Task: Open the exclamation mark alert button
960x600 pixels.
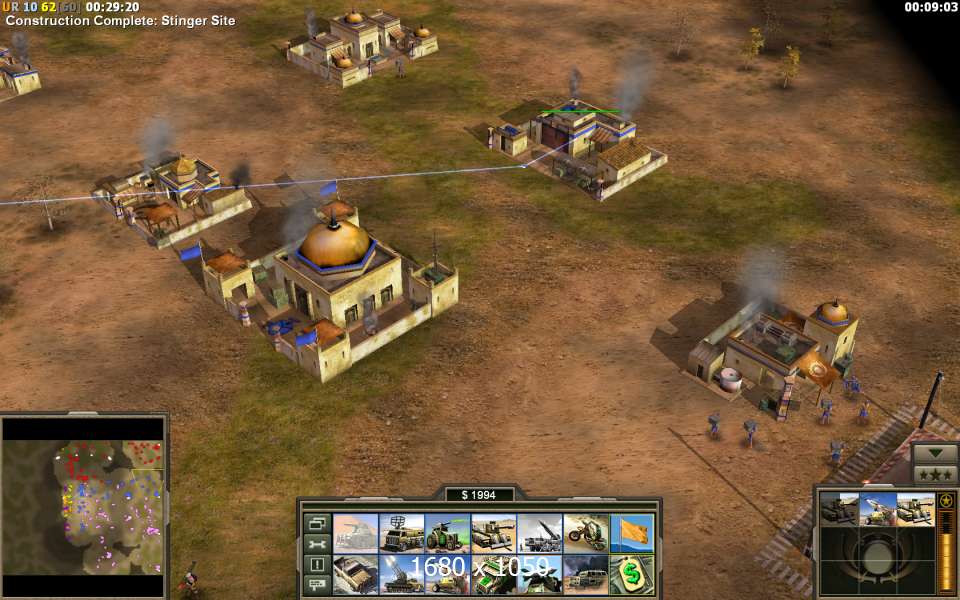Action: 317,564
